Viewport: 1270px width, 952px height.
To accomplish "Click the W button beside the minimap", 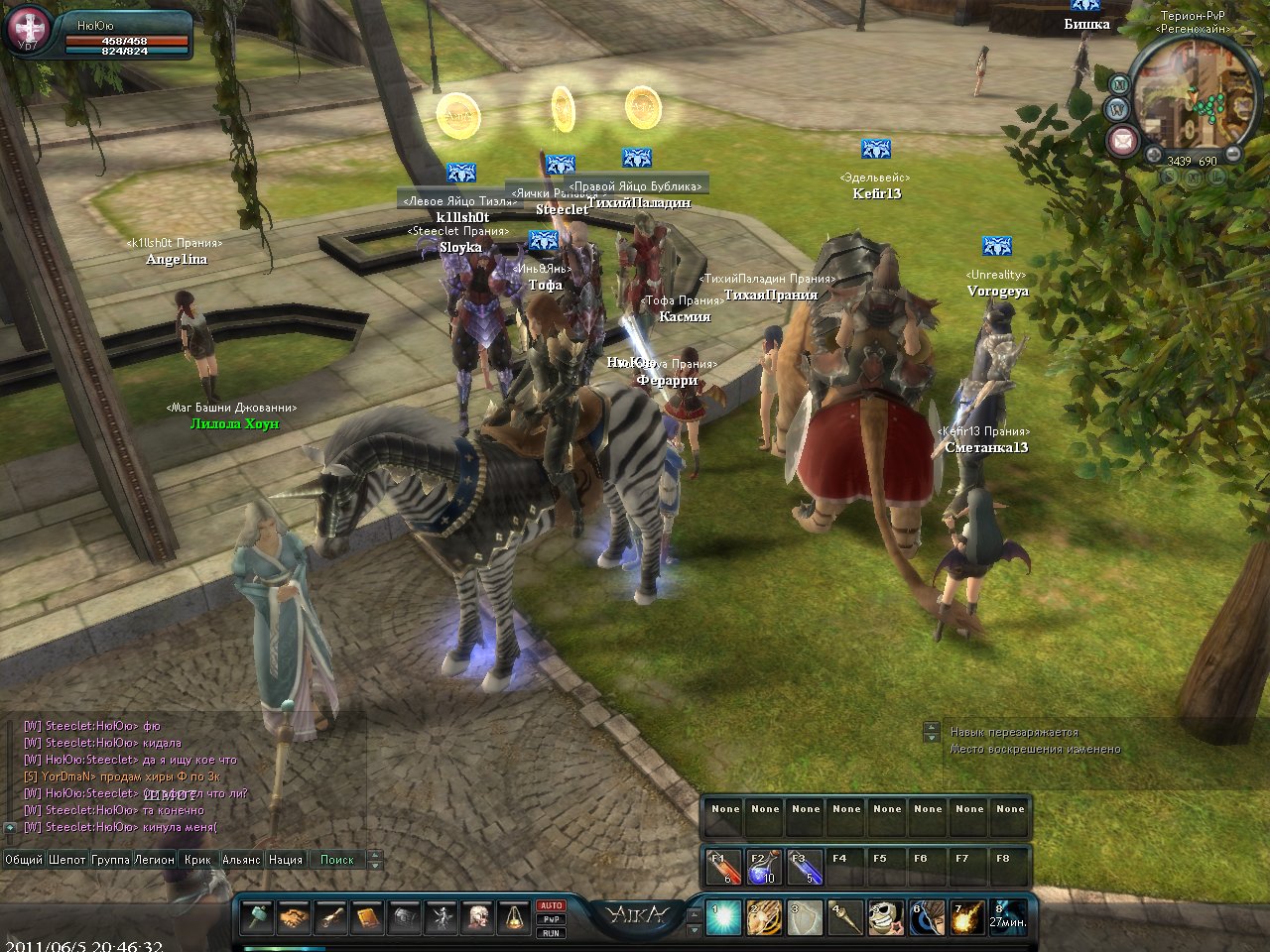I will point(1118,108).
